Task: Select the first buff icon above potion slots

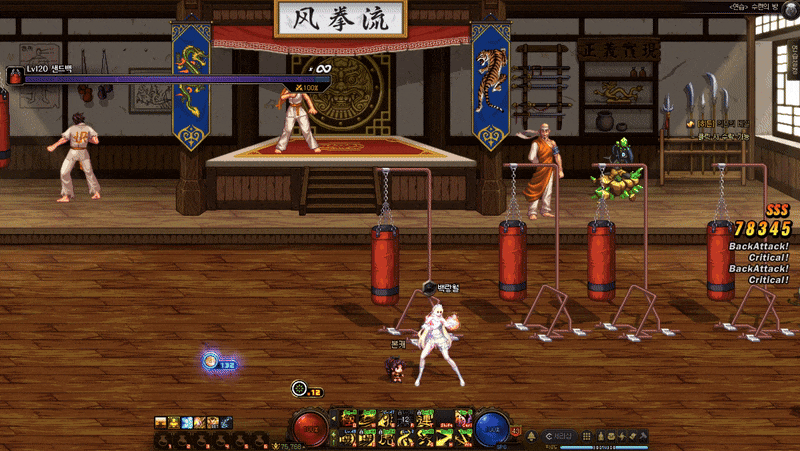Action: [x=161, y=422]
